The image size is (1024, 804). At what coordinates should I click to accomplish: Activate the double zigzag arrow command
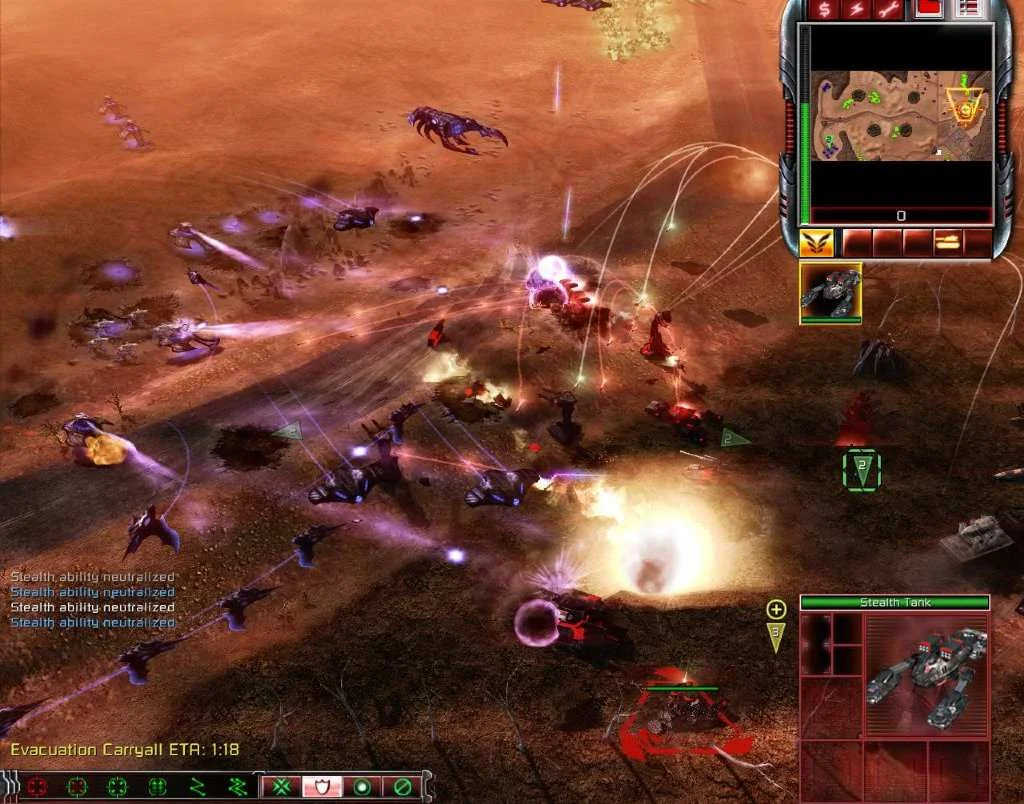(x=236, y=787)
